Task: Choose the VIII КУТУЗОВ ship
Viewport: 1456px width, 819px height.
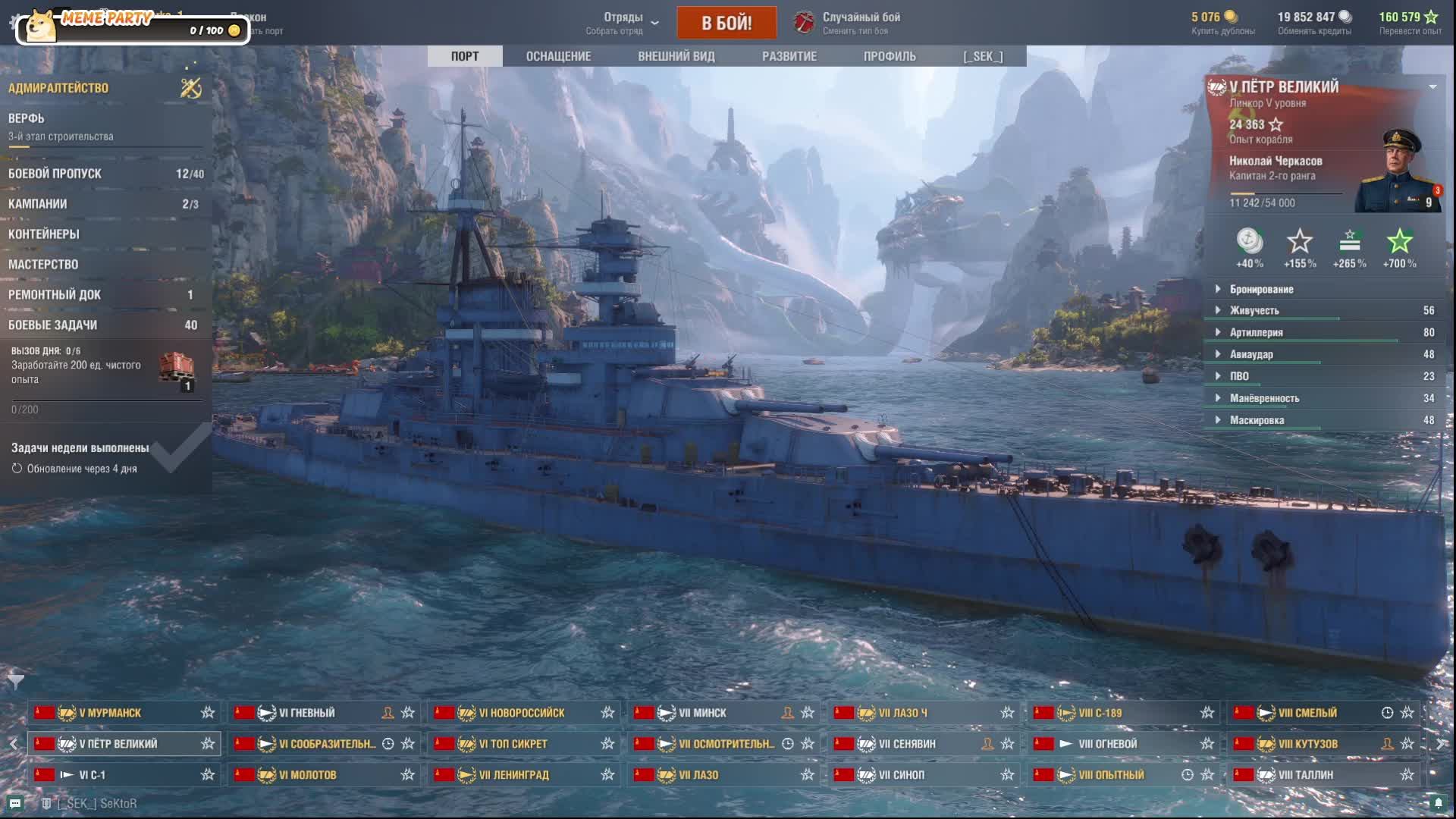Action: (x=1307, y=744)
